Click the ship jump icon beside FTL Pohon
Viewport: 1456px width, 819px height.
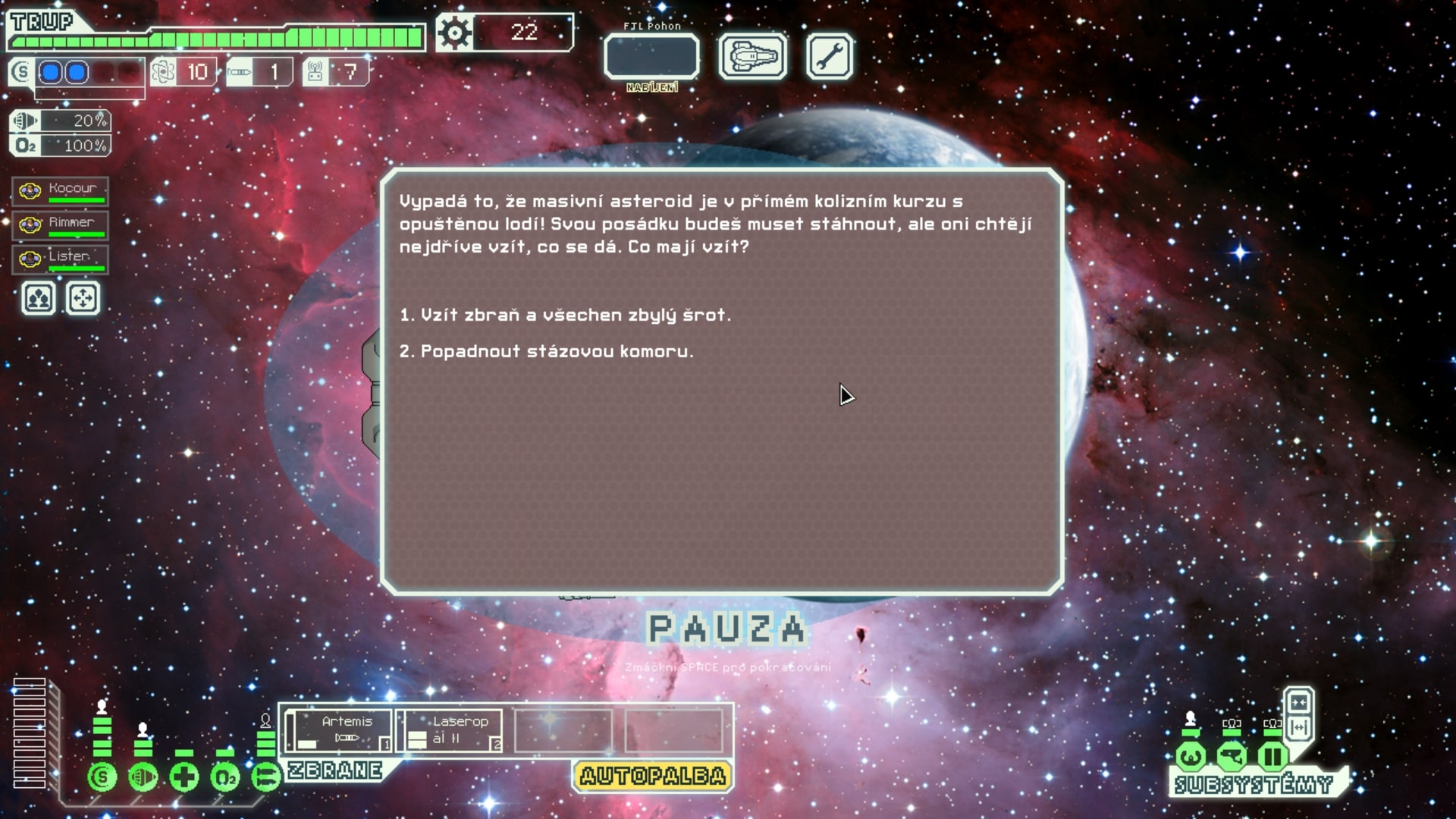(752, 55)
